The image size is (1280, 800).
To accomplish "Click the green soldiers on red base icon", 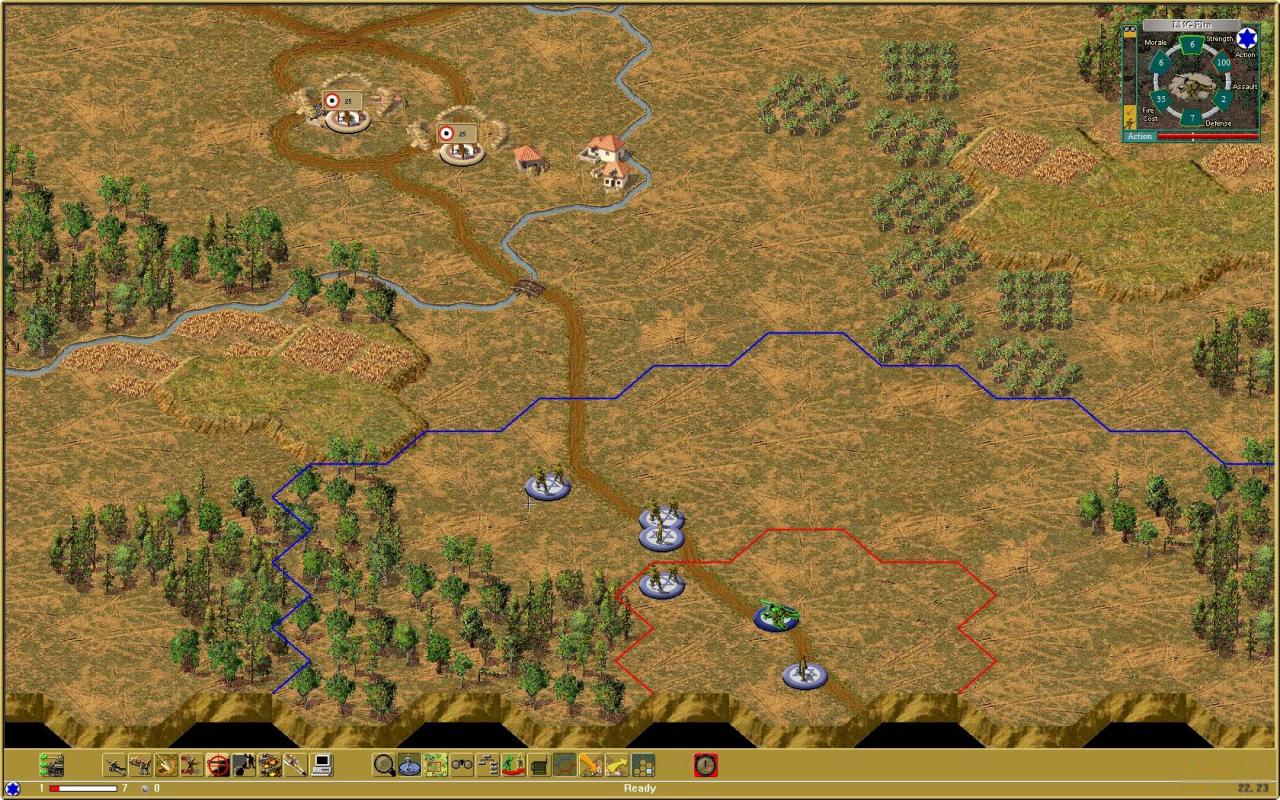I will [x=514, y=765].
